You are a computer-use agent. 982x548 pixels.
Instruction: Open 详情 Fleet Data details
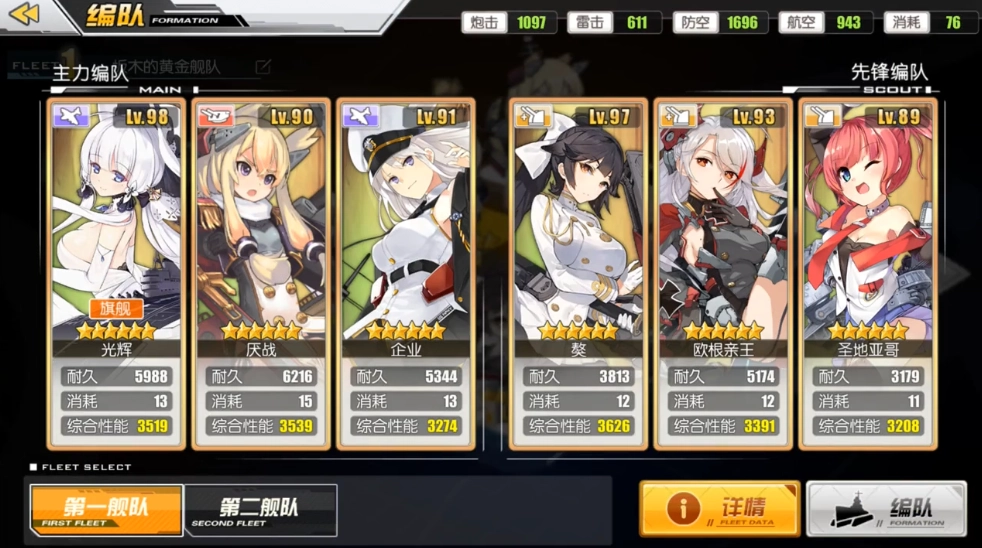[x=720, y=508]
